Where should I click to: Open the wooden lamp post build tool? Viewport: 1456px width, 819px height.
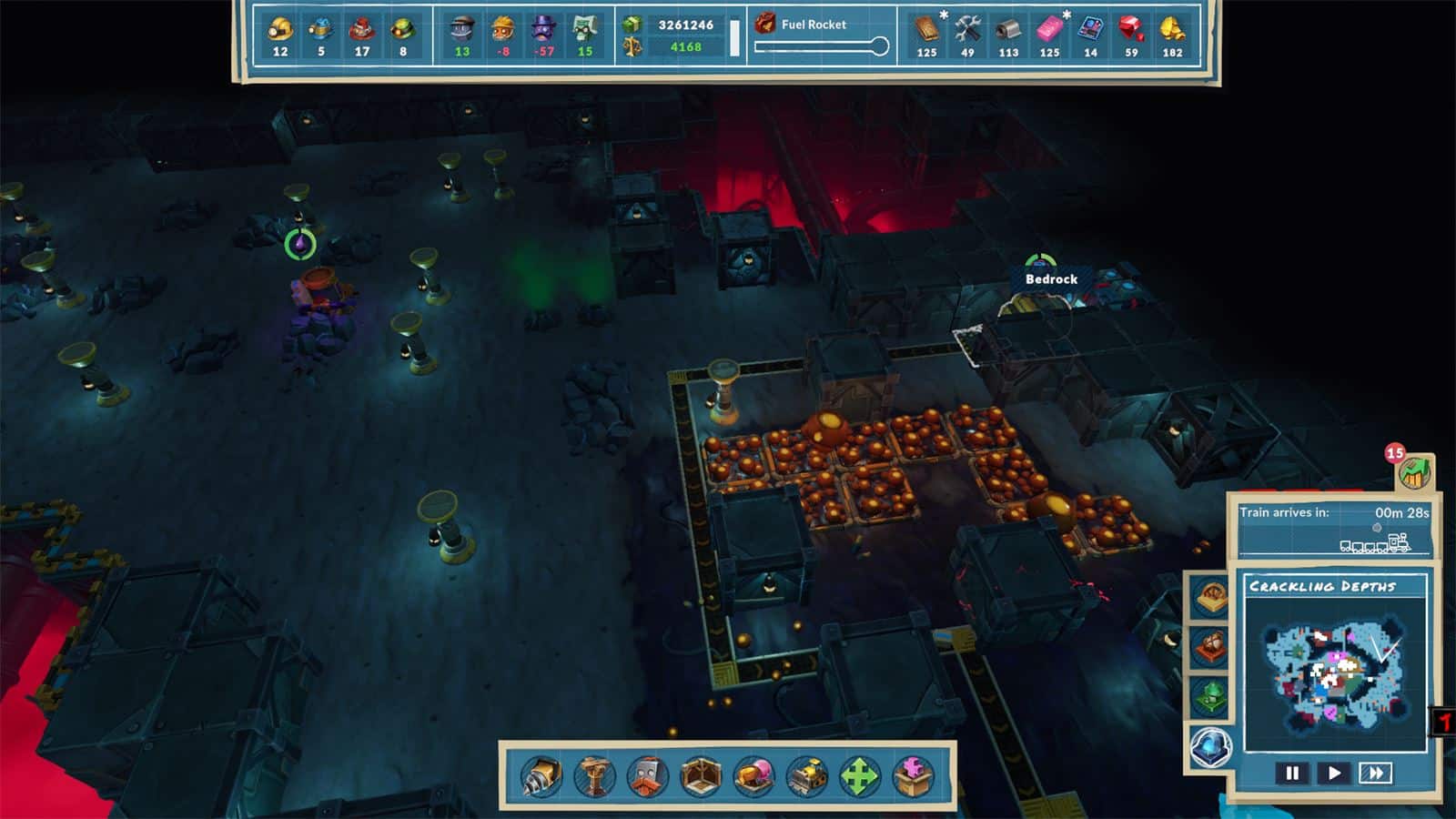click(594, 776)
